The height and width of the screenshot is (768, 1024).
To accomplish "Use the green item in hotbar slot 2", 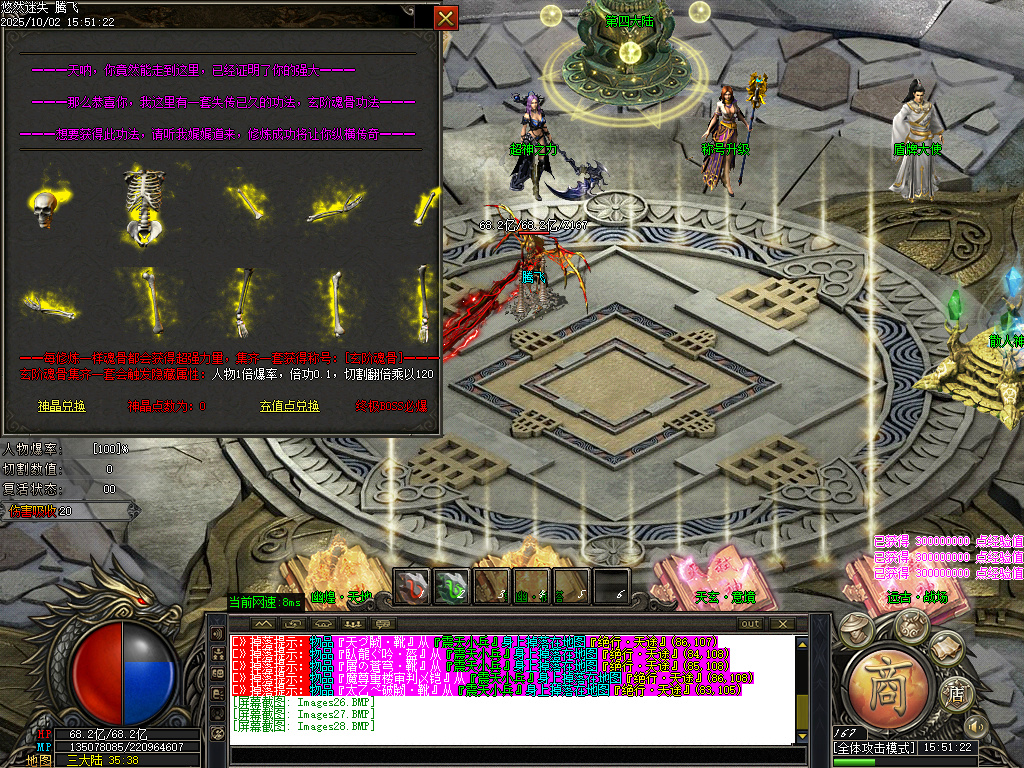I will pos(451,586).
